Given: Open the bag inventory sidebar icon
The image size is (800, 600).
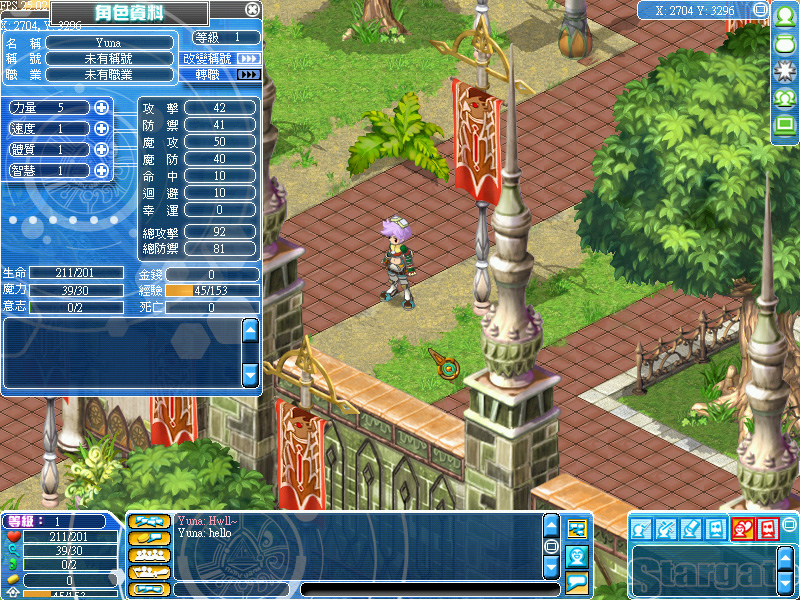Looking at the screenshot, I should pyautogui.click(x=785, y=44).
